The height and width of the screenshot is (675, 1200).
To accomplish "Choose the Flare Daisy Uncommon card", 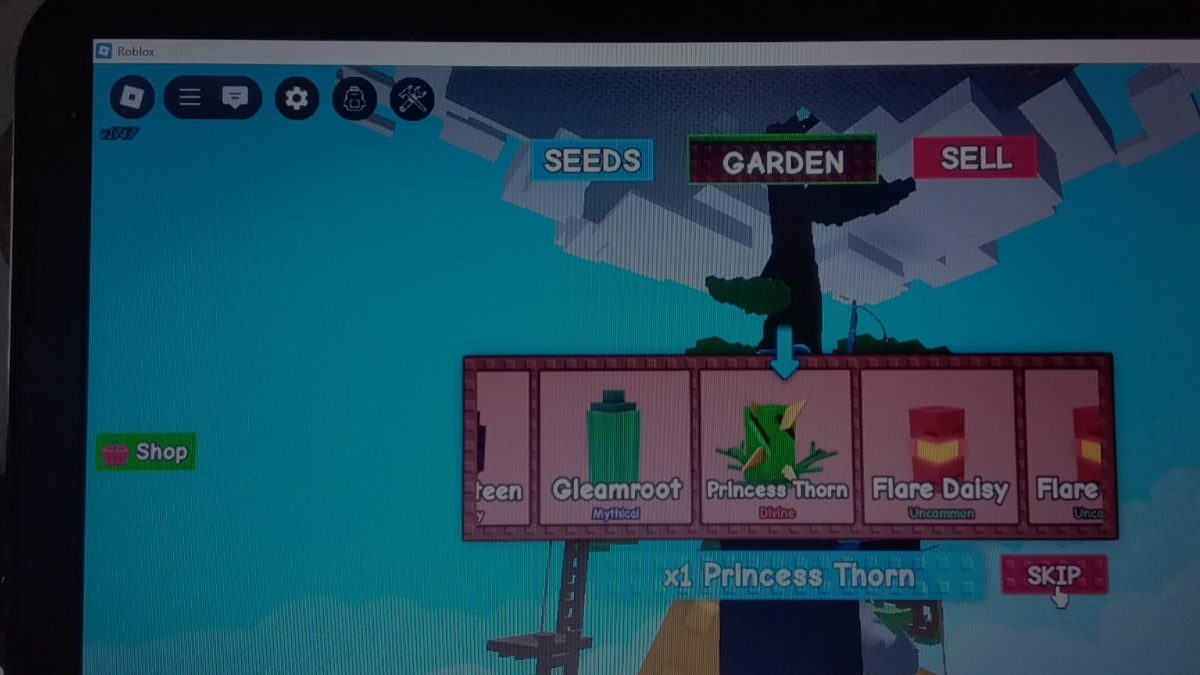I will coord(939,447).
